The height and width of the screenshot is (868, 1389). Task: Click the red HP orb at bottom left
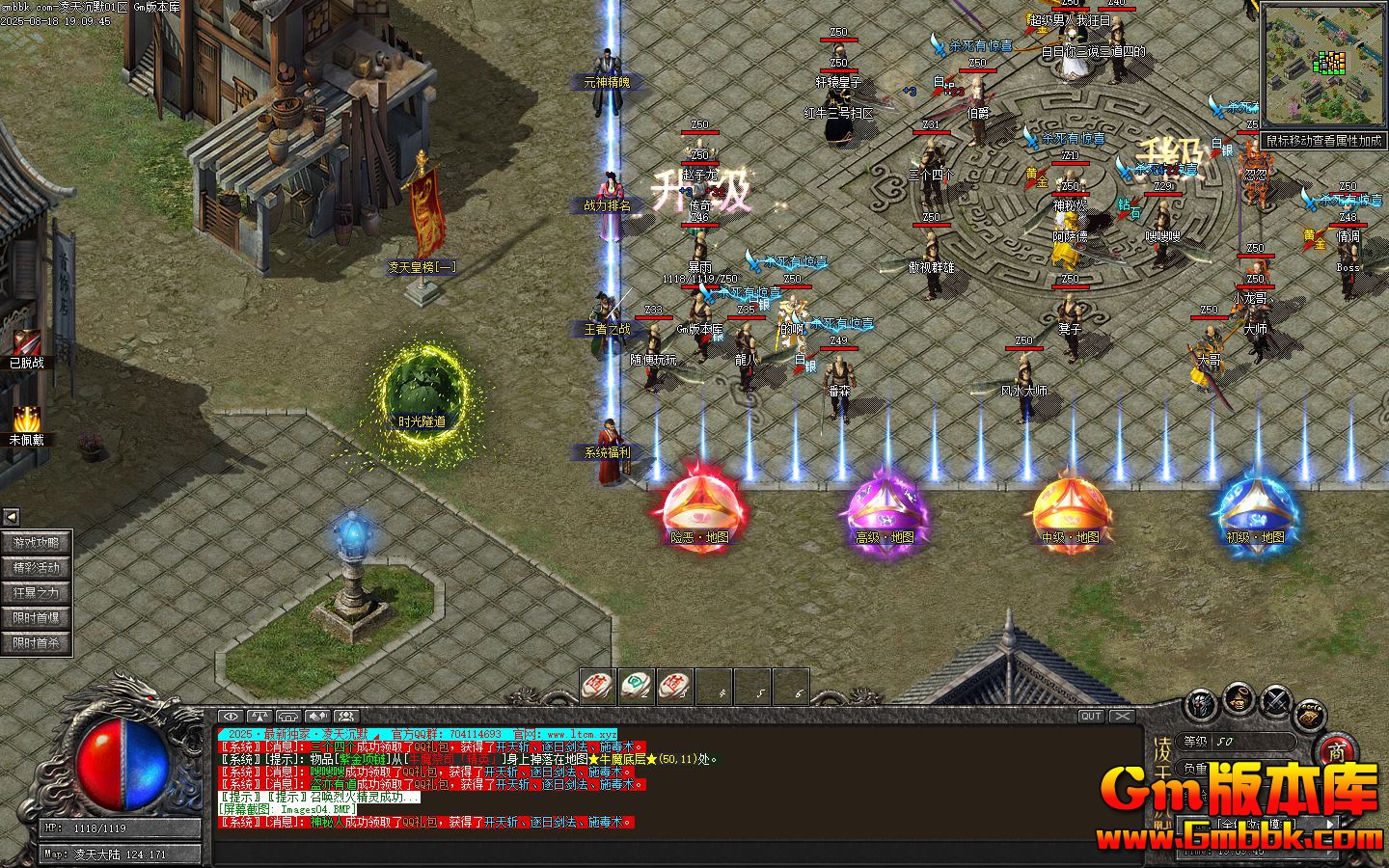point(101,767)
